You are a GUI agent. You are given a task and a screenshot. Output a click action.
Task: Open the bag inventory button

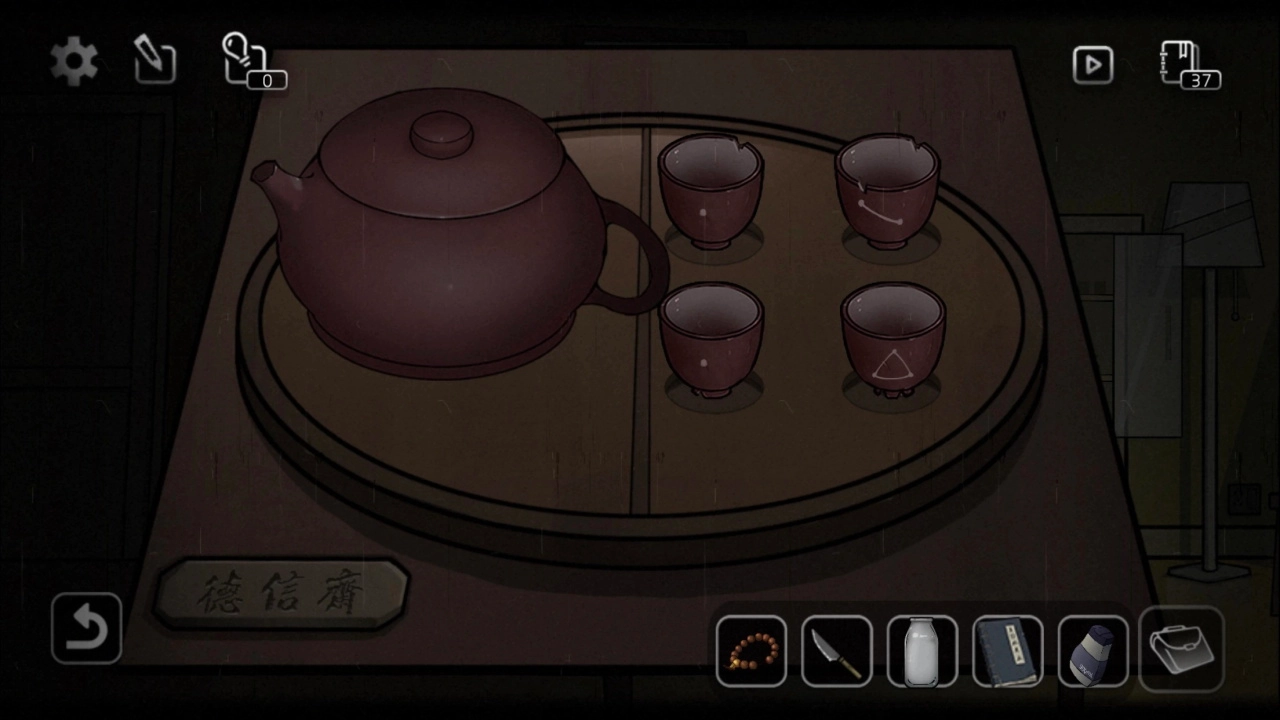click(1181, 650)
